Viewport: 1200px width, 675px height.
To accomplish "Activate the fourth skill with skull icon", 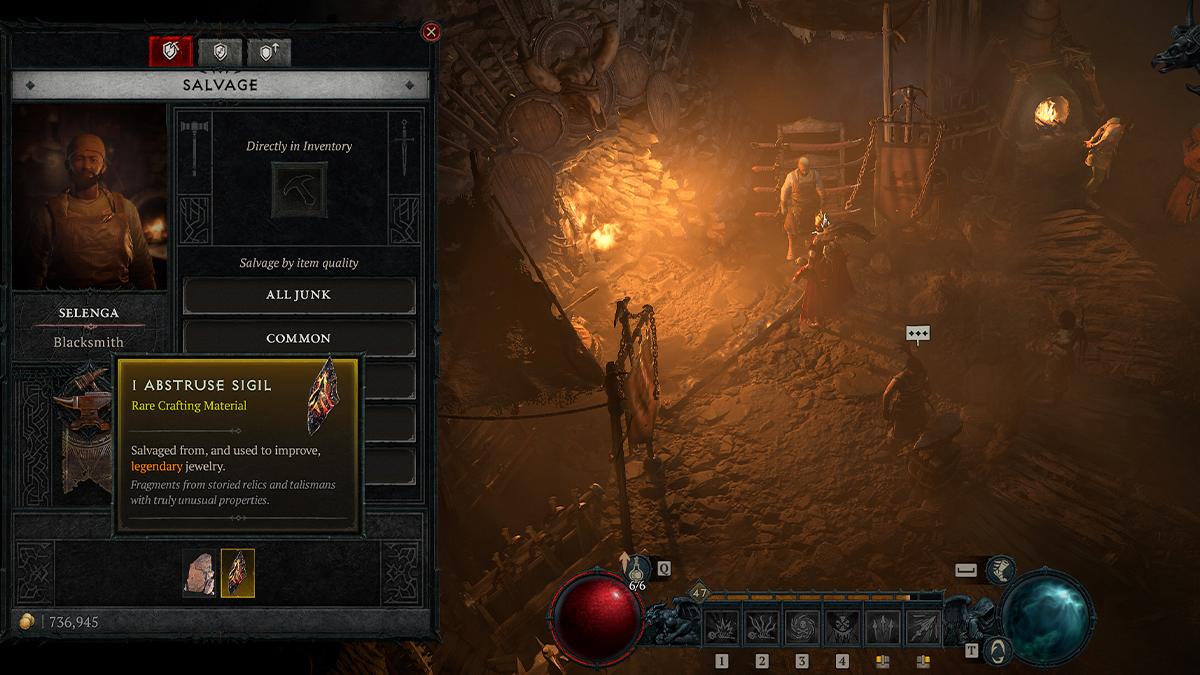I will tap(842, 628).
